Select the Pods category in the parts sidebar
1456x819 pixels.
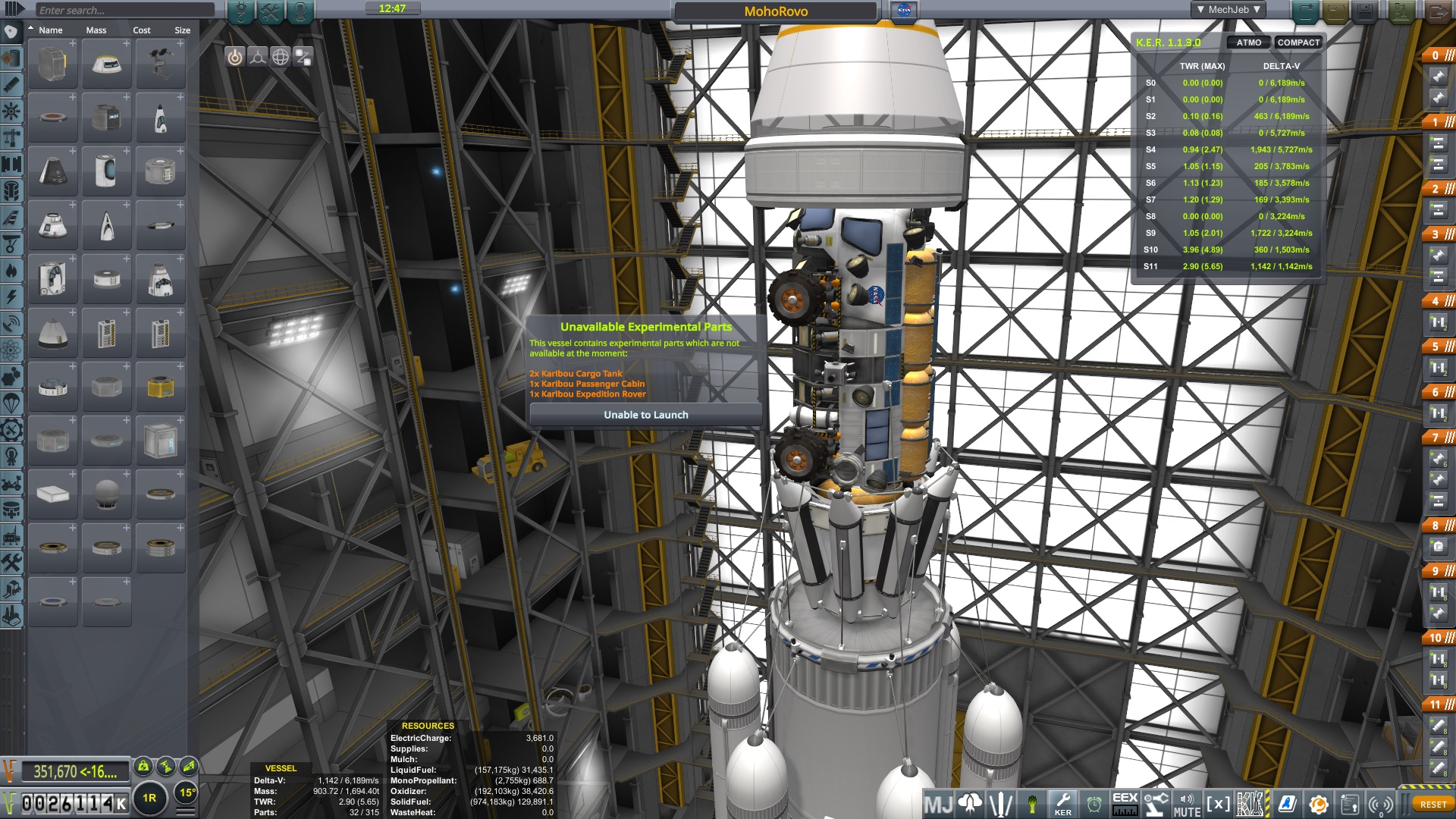point(11,33)
